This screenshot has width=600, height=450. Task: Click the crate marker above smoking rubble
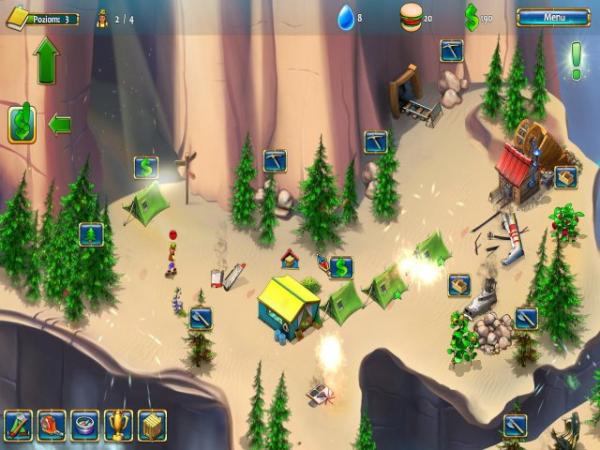(x=459, y=284)
